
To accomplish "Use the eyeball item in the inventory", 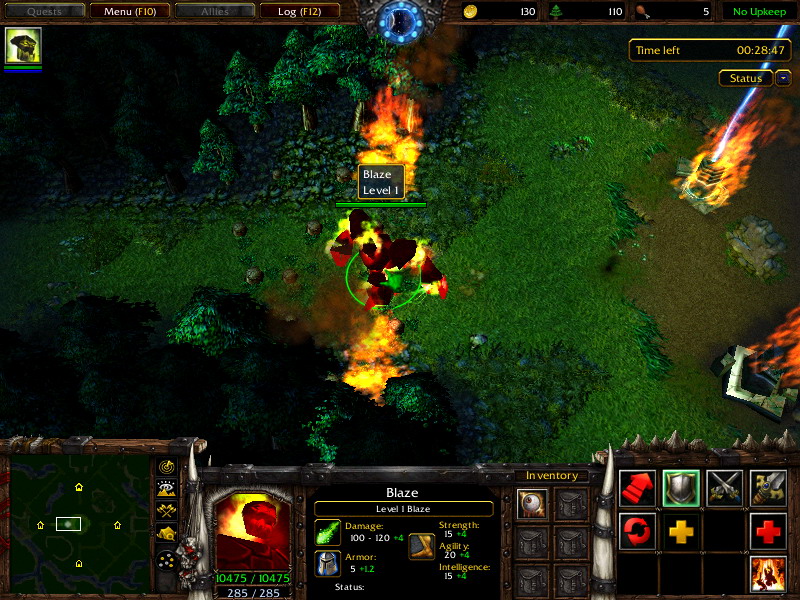I will (533, 503).
